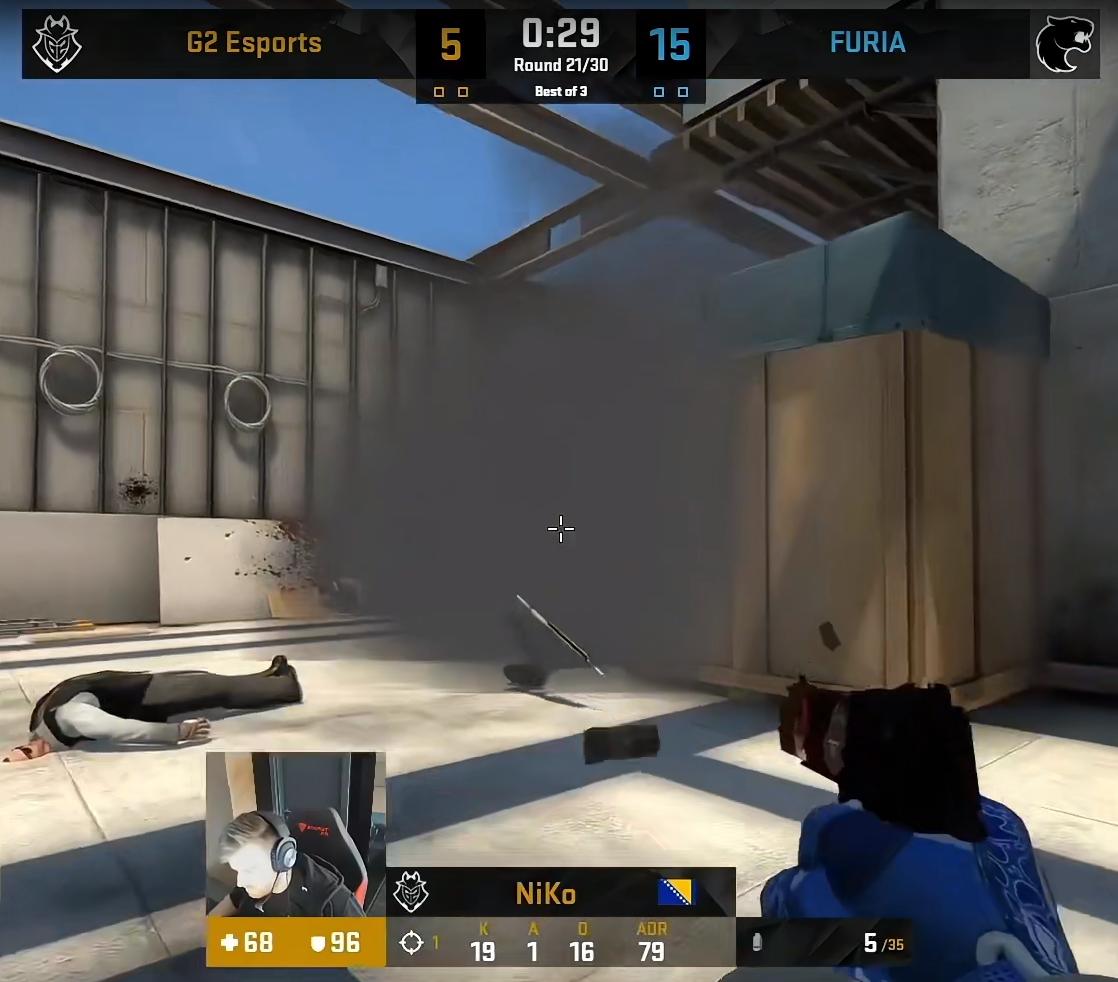
Task: Select the FURIA team name
Action: pyautogui.click(x=867, y=43)
